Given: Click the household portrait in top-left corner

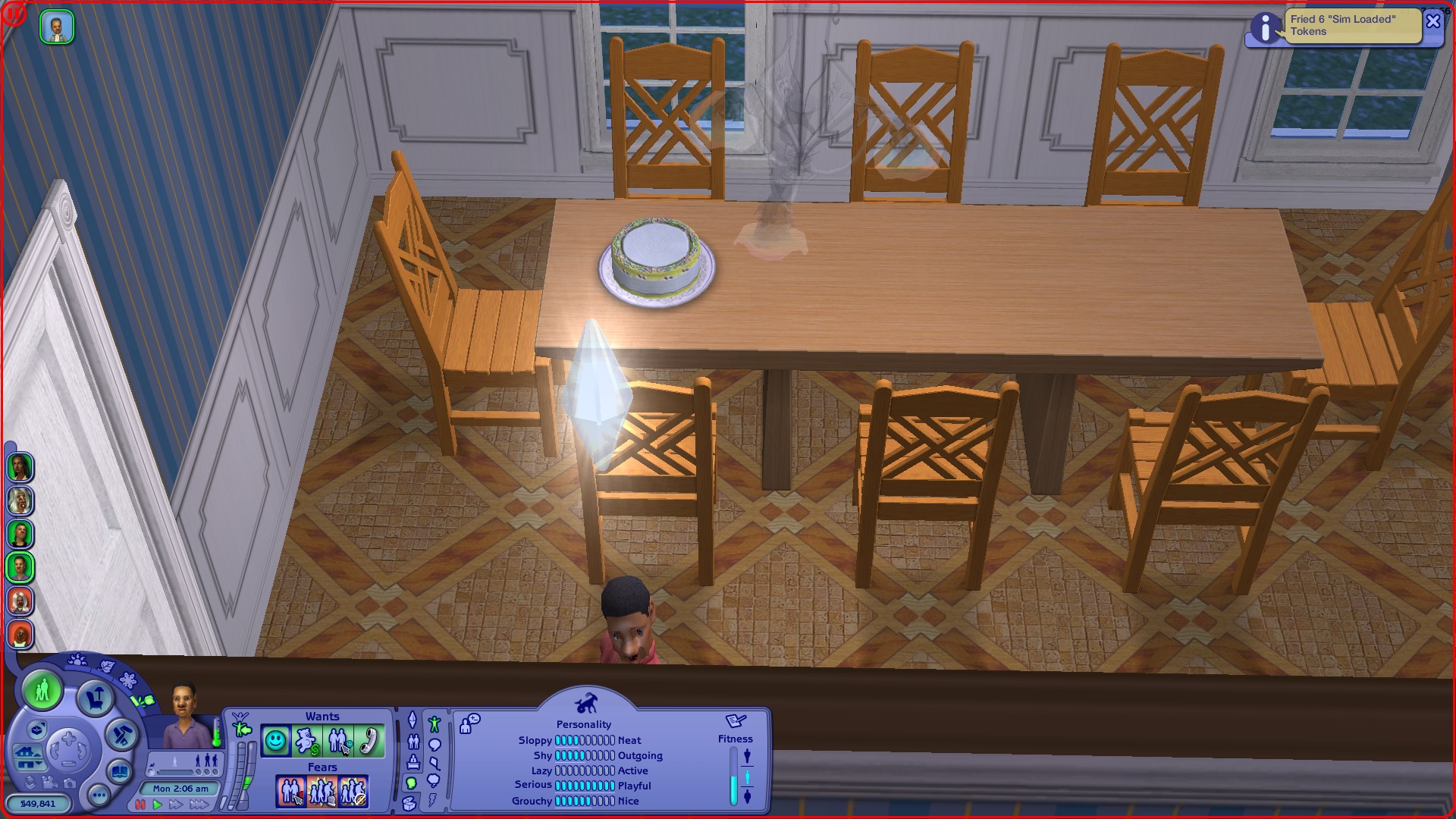Looking at the screenshot, I should point(57,27).
